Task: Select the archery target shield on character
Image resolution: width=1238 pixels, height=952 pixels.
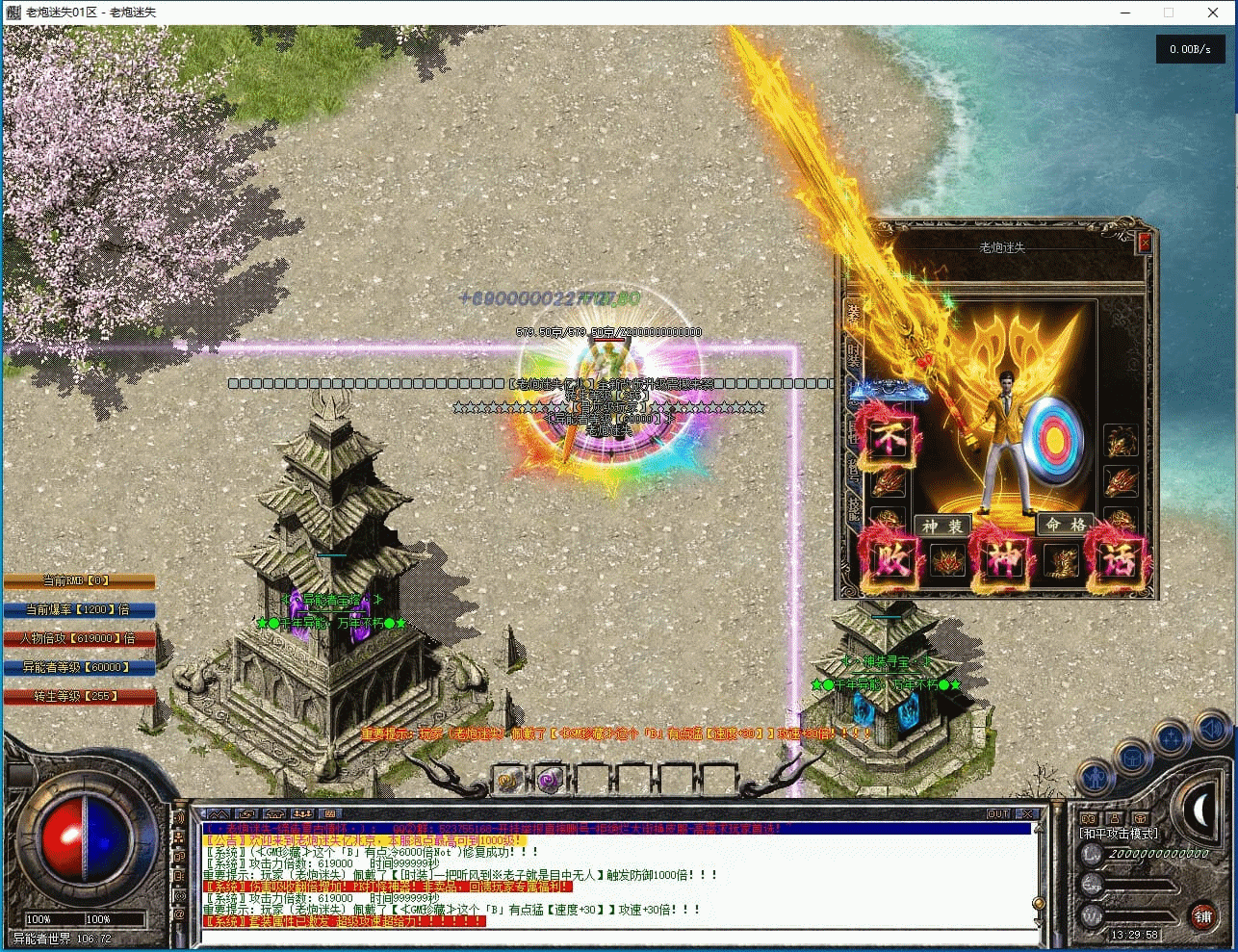Action: 1056,440
